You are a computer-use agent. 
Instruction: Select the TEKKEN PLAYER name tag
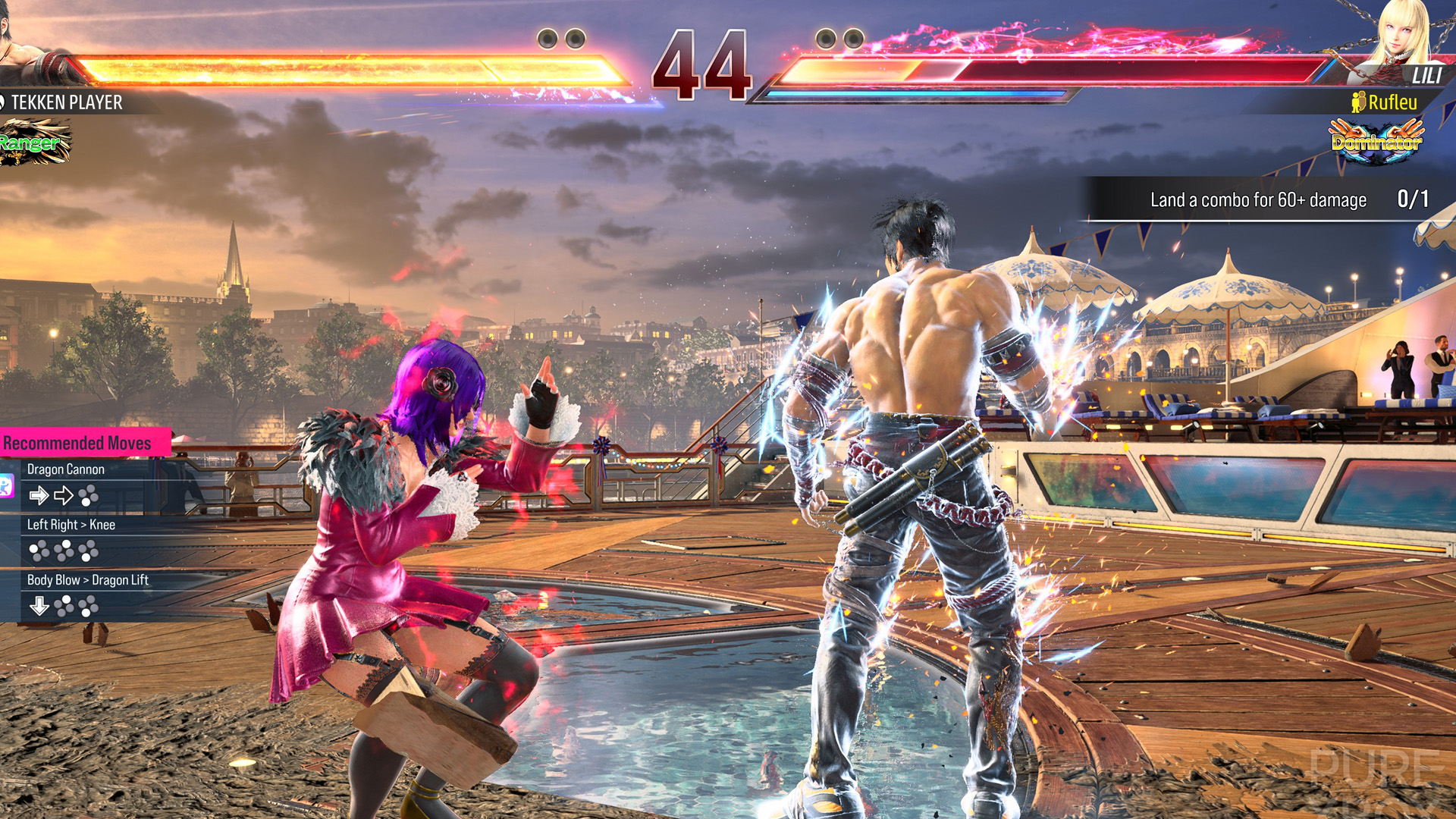click(x=67, y=102)
